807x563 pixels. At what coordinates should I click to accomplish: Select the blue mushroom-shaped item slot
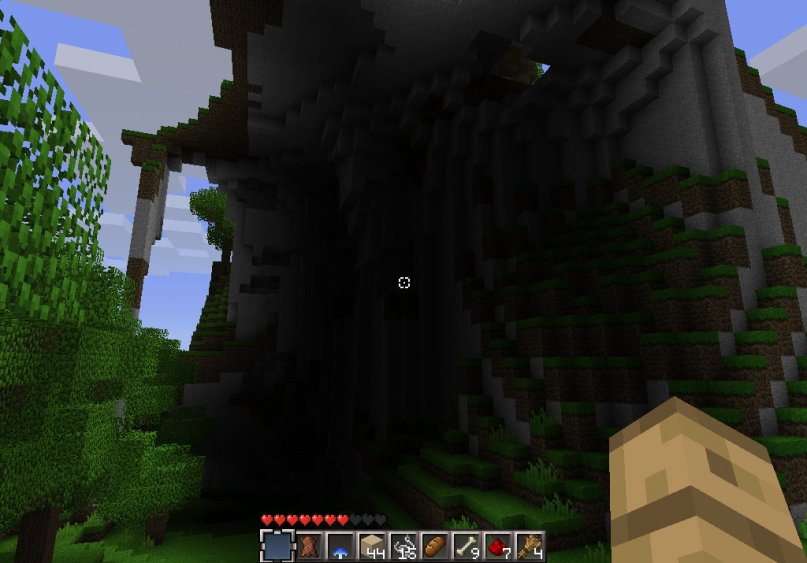[340, 546]
